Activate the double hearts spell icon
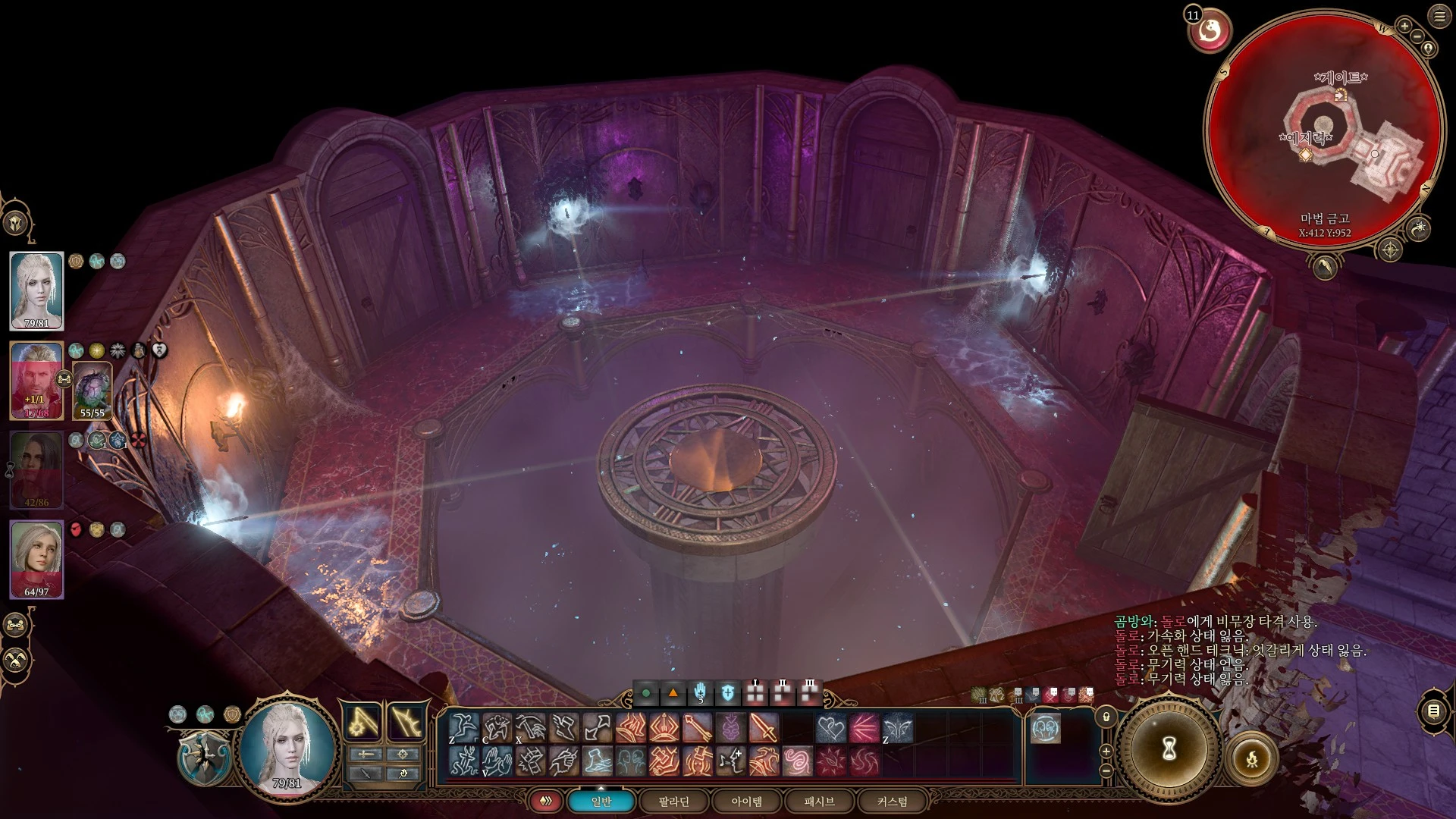Screen dimensions: 1456x819 [830, 728]
